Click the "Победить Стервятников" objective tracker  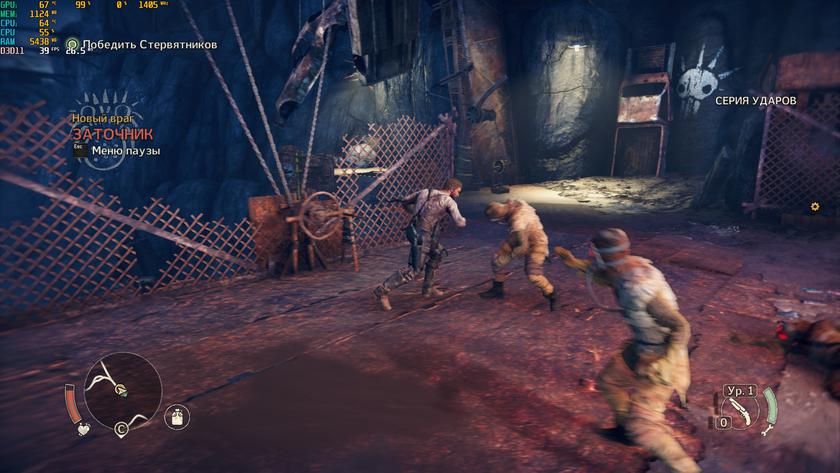[x=148, y=44]
